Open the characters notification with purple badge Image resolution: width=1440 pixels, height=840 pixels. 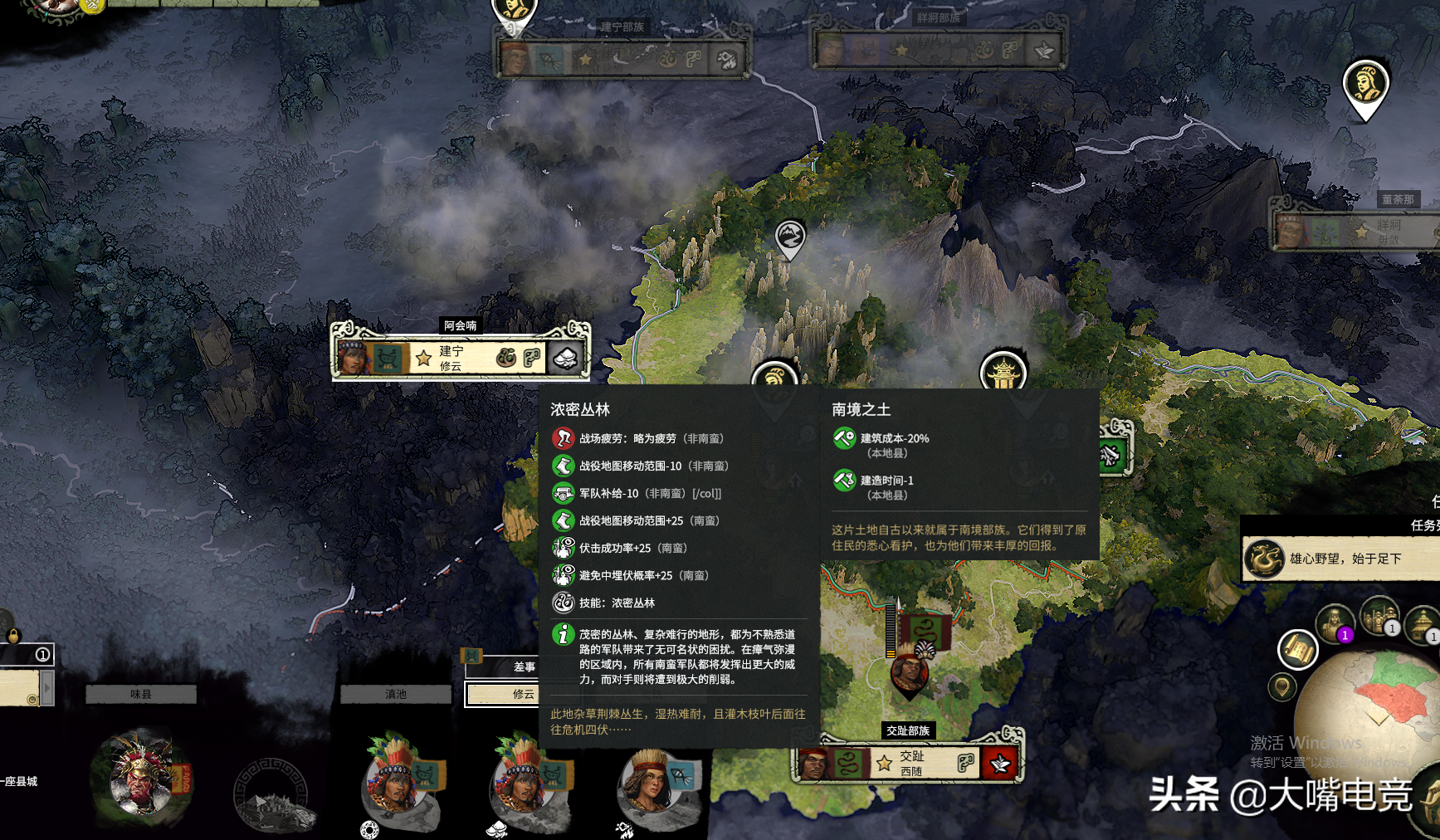1335,623
